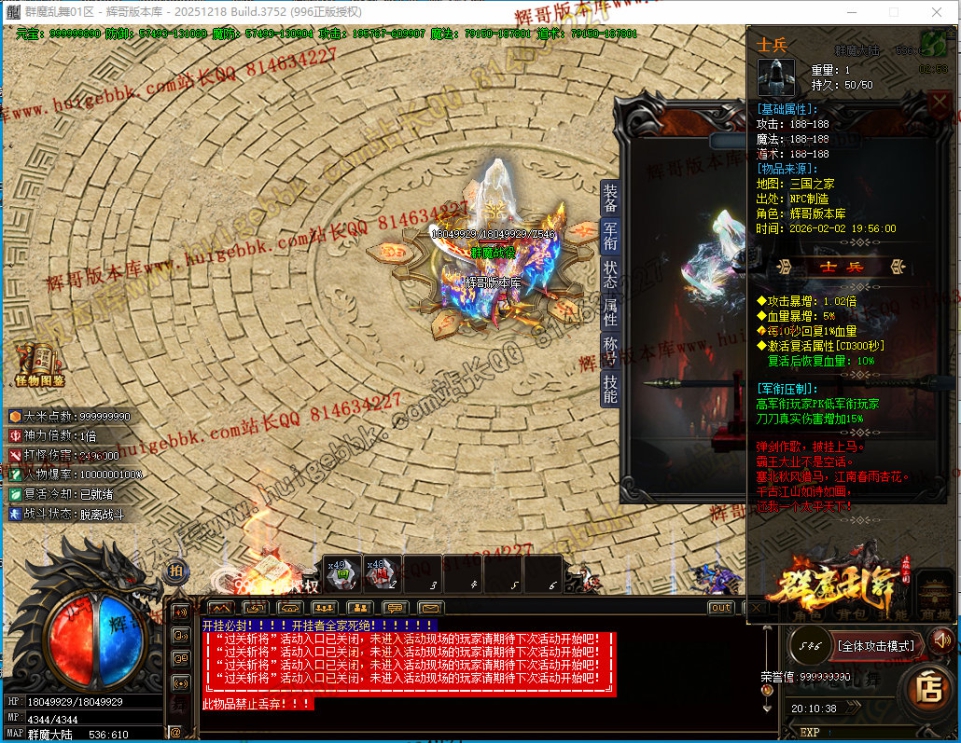The height and width of the screenshot is (743, 961).
Task: Switch to the 装备 equipment tab
Action: pyautogui.click(x=610, y=198)
